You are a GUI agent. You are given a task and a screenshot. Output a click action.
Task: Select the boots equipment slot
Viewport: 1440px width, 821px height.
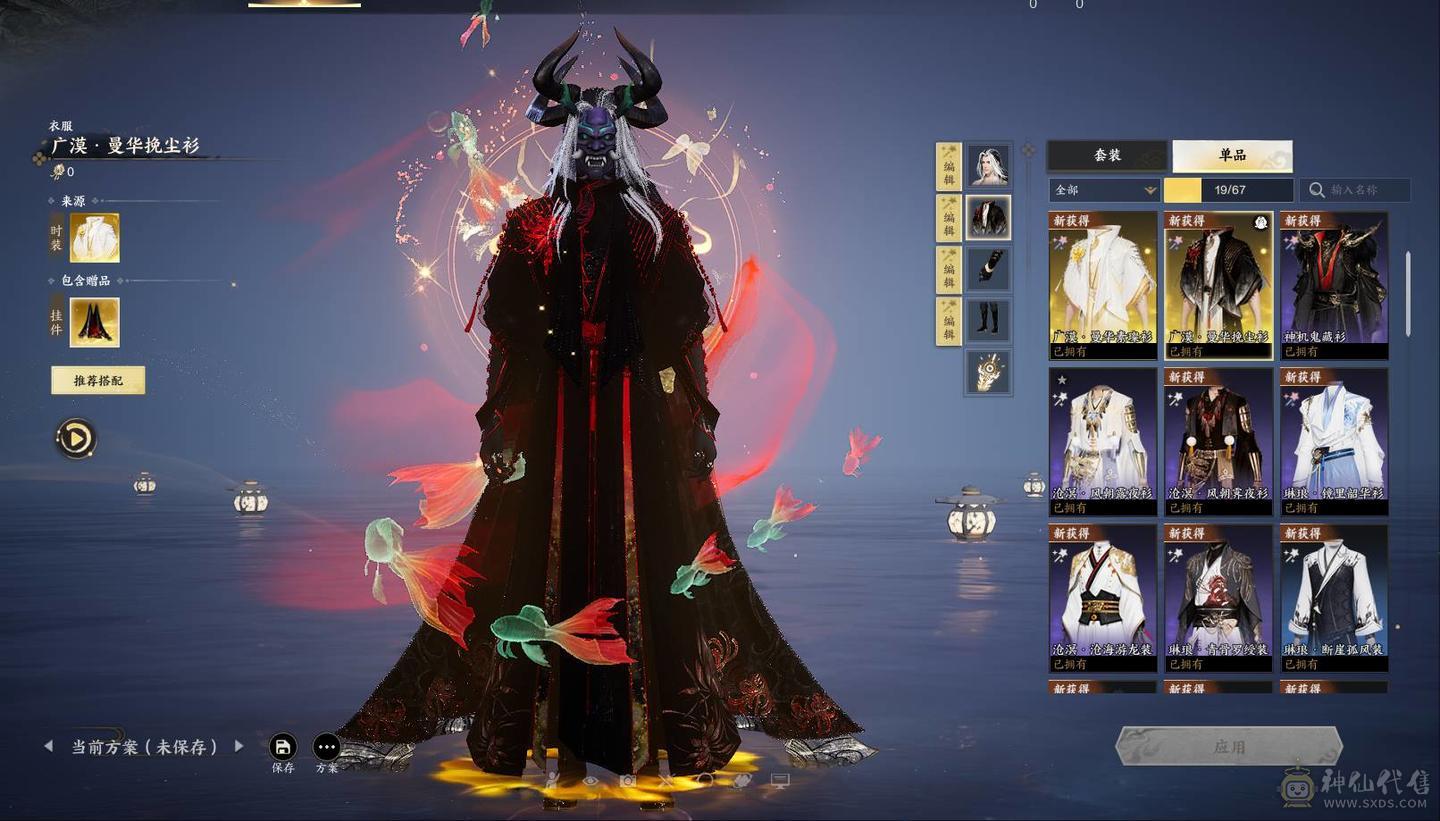click(988, 320)
